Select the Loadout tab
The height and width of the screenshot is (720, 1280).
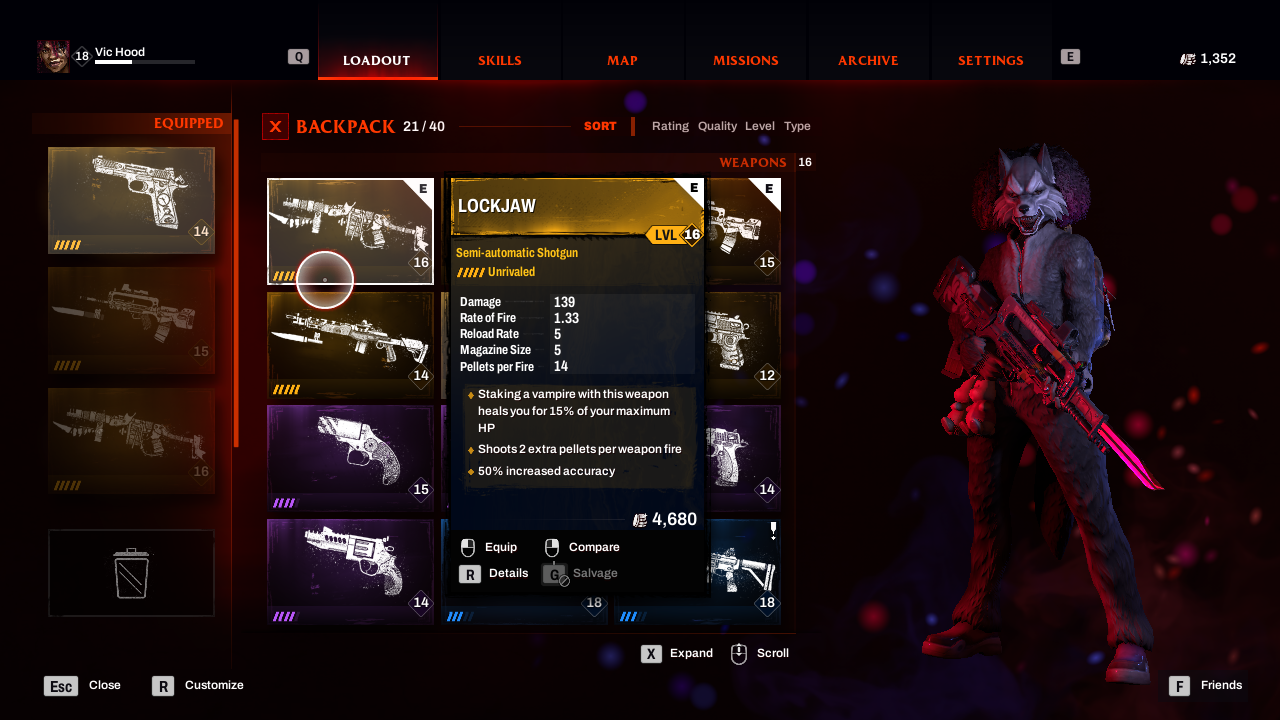coord(377,60)
